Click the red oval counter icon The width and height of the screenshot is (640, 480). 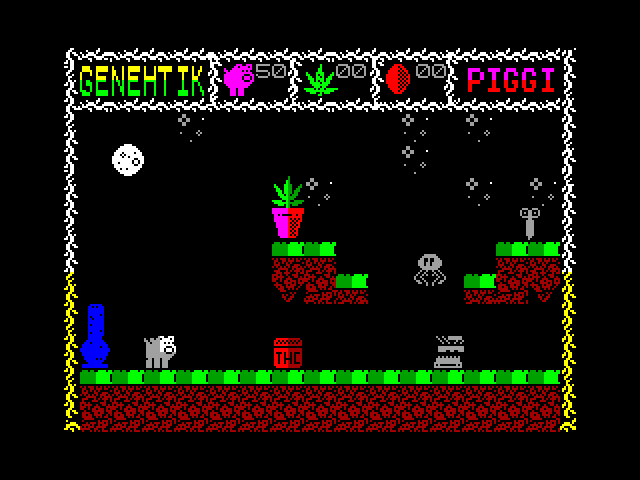[398, 79]
